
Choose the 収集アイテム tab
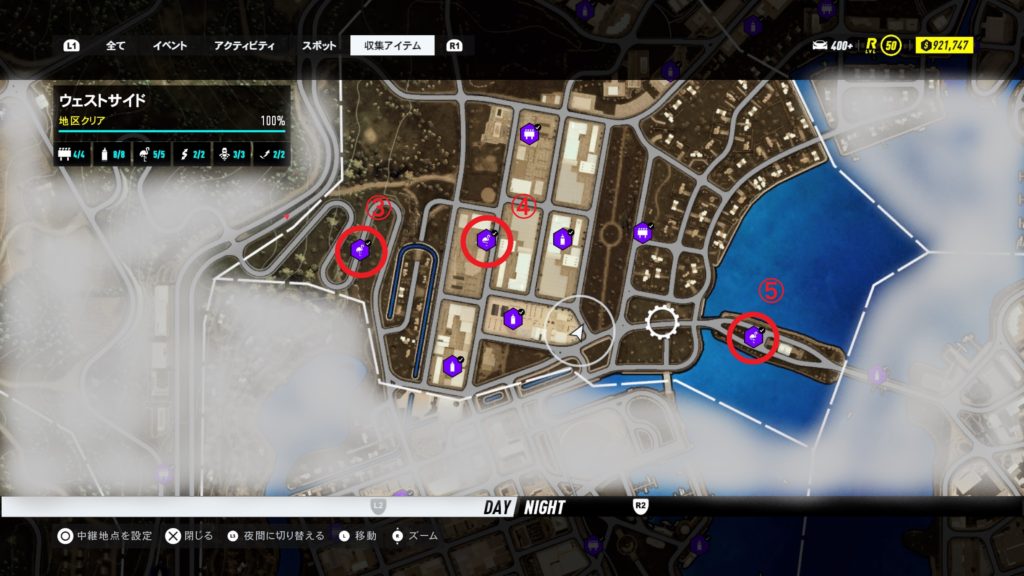[x=392, y=45]
